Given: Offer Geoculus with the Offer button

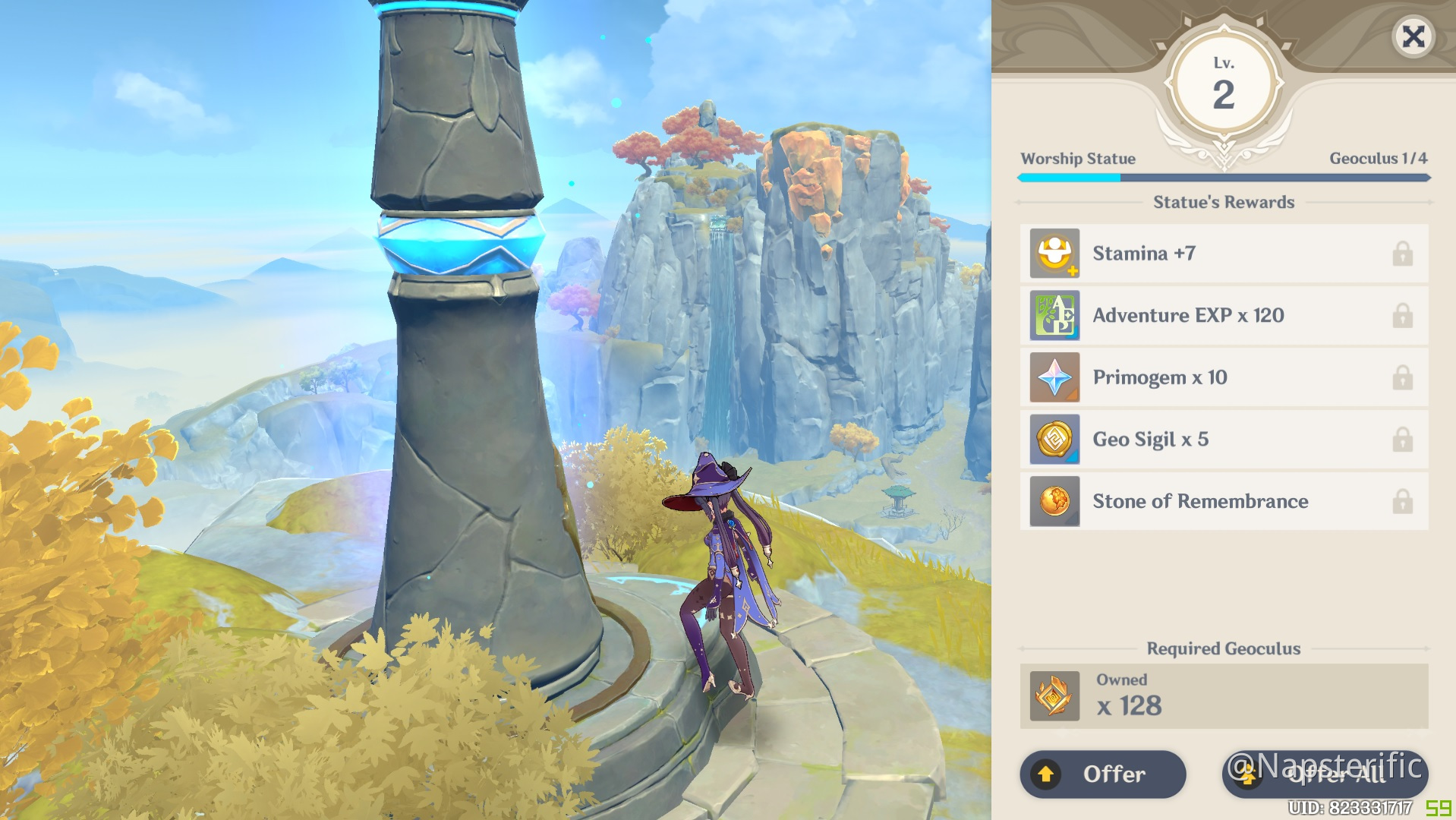Looking at the screenshot, I should pos(1102,774).
